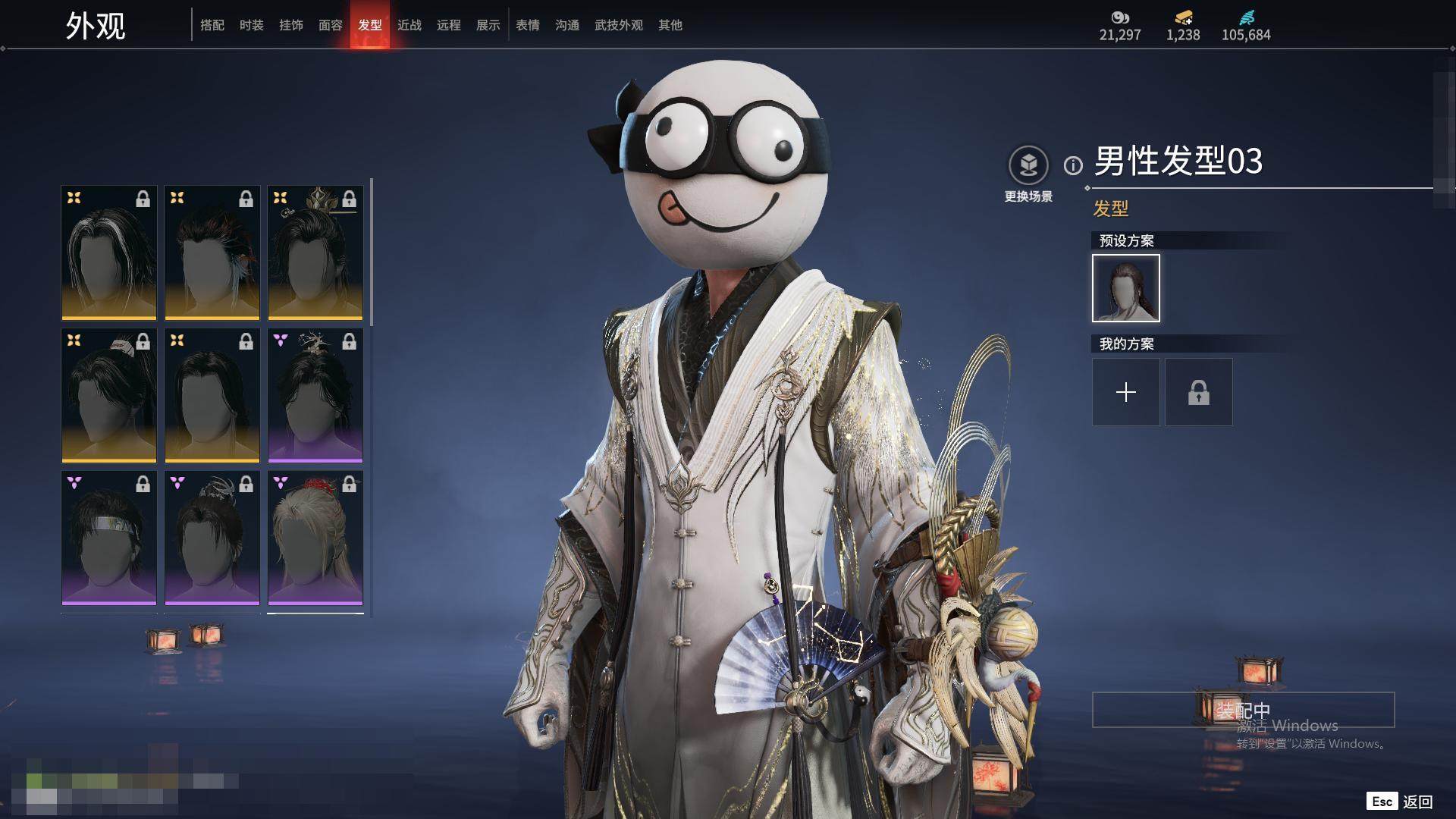Open the info icon beside 男性发型03

[1073, 165]
